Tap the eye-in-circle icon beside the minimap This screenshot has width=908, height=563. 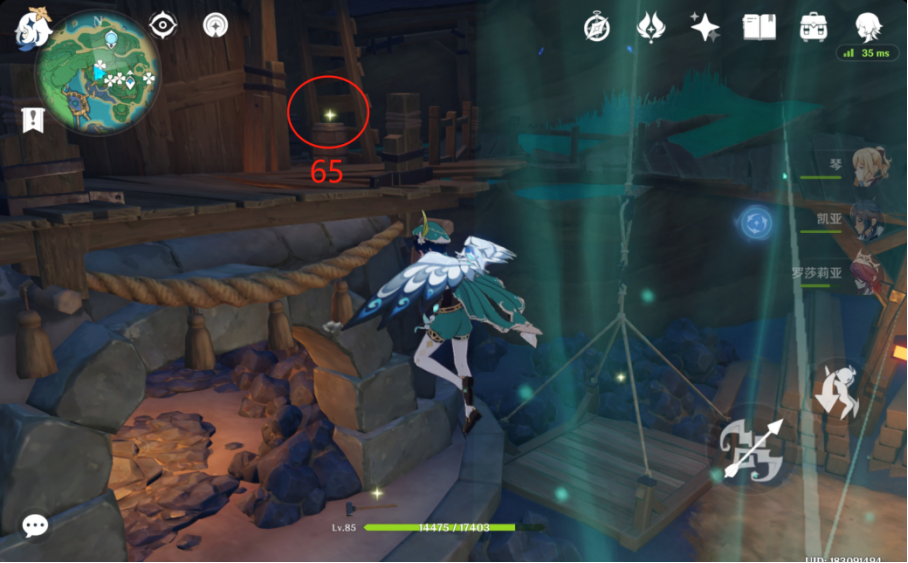pos(162,24)
